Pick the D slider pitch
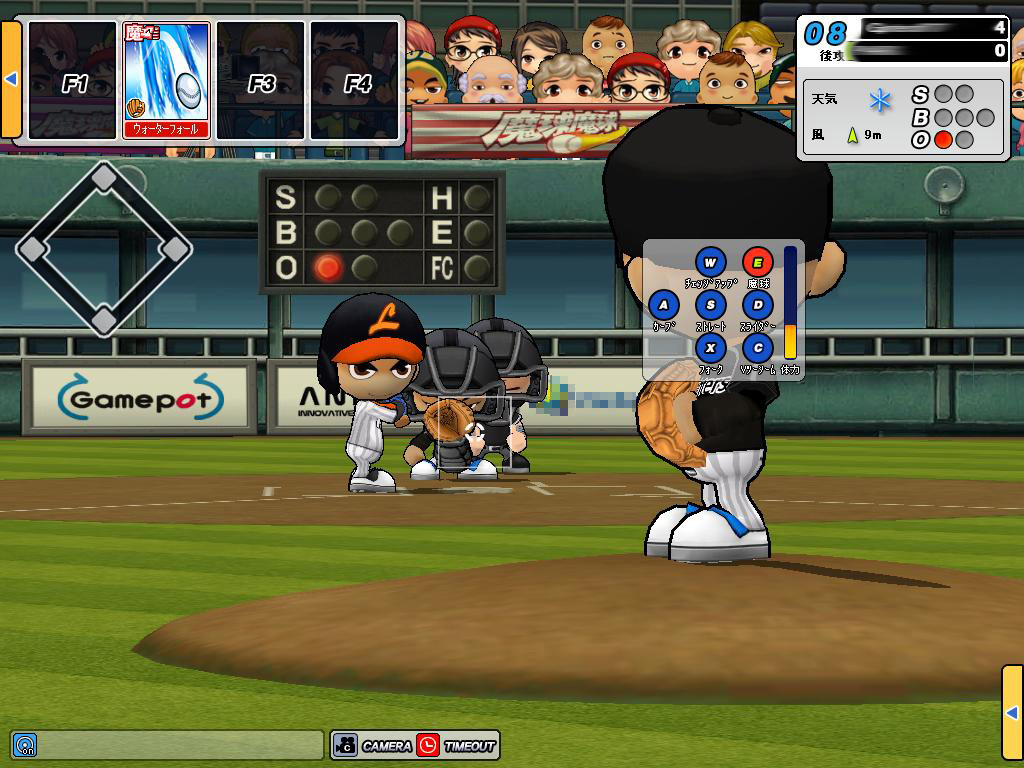This screenshot has height=768, width=1024. click(x=758, y=305)
